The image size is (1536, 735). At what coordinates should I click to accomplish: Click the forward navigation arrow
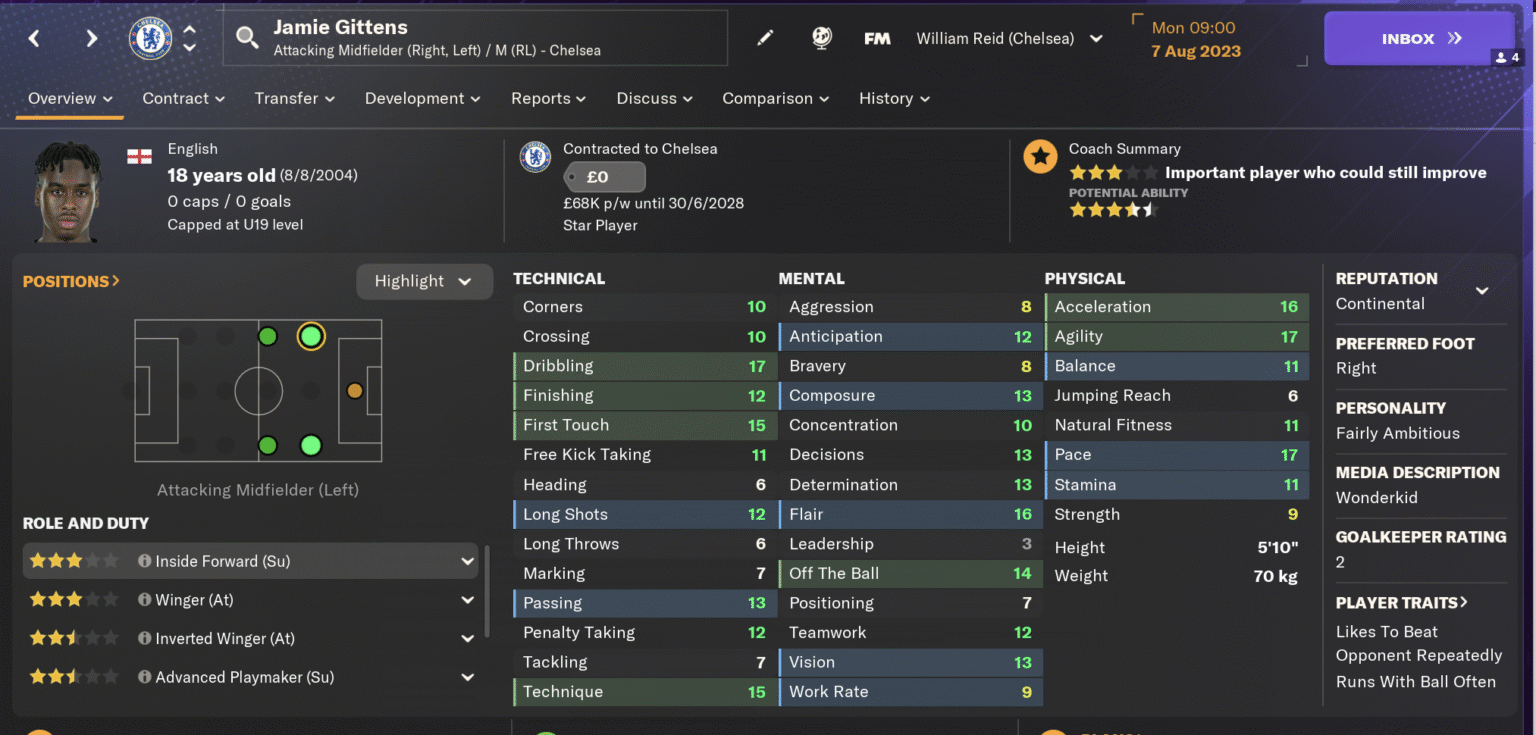91,37
